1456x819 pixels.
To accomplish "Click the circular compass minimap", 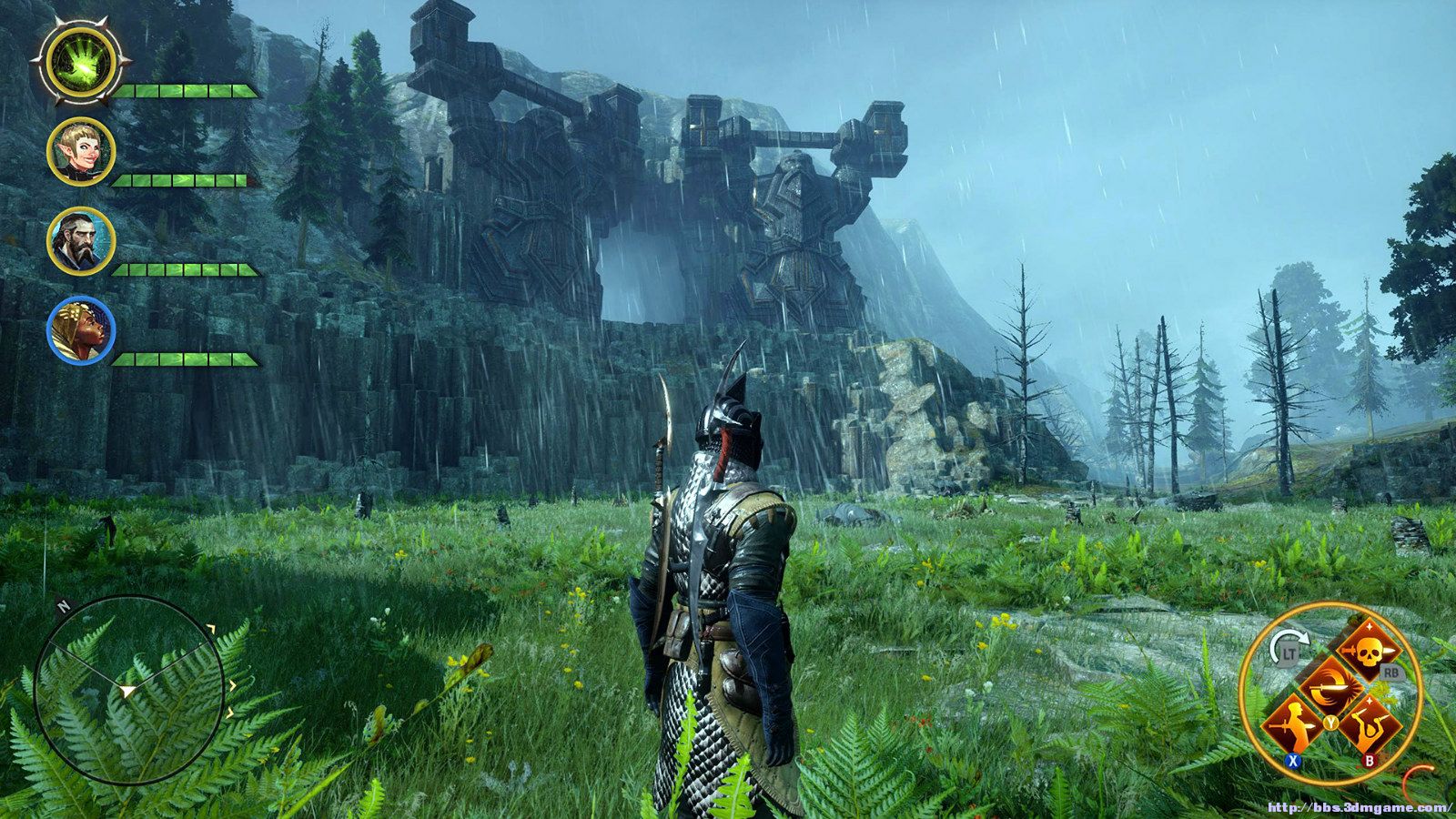I will 128,692.
